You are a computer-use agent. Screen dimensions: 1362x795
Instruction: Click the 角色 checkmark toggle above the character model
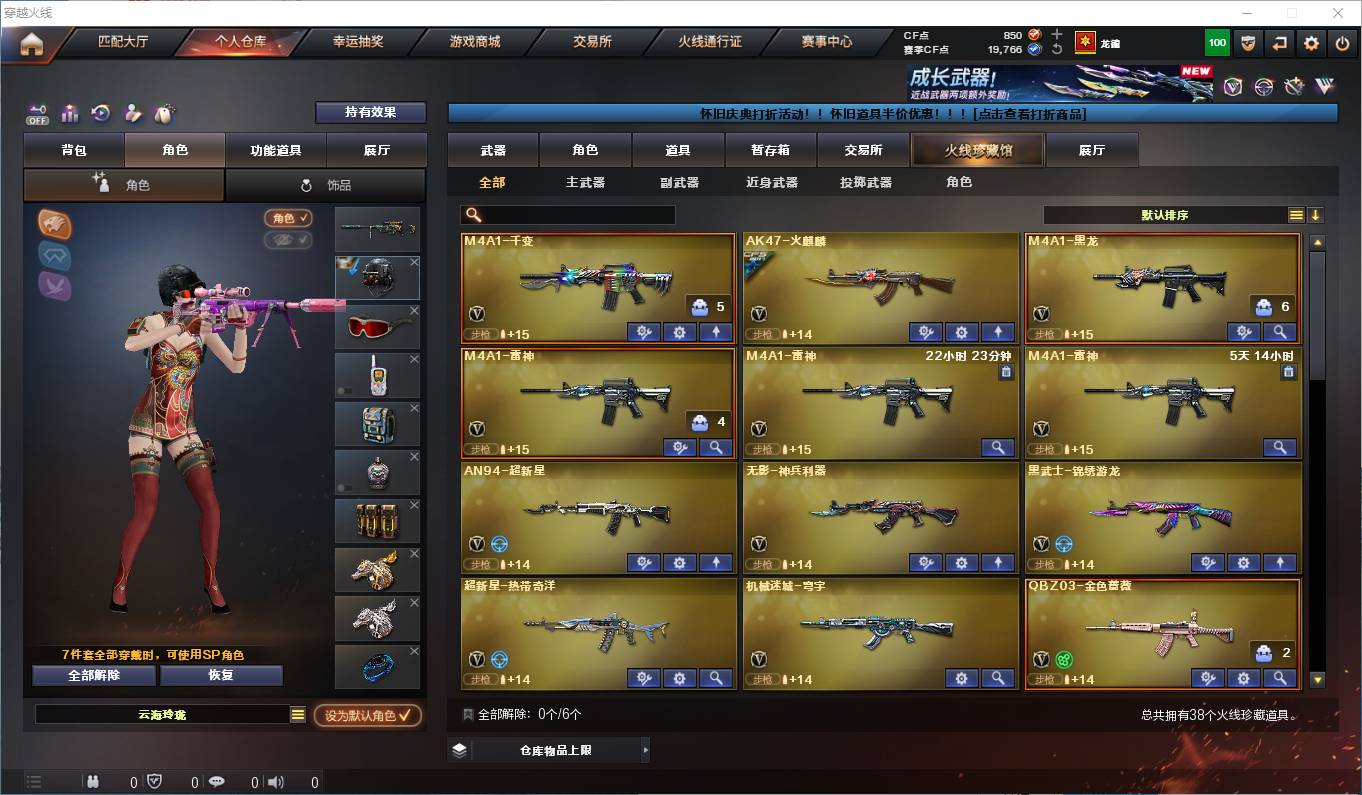tap(288, 218)
